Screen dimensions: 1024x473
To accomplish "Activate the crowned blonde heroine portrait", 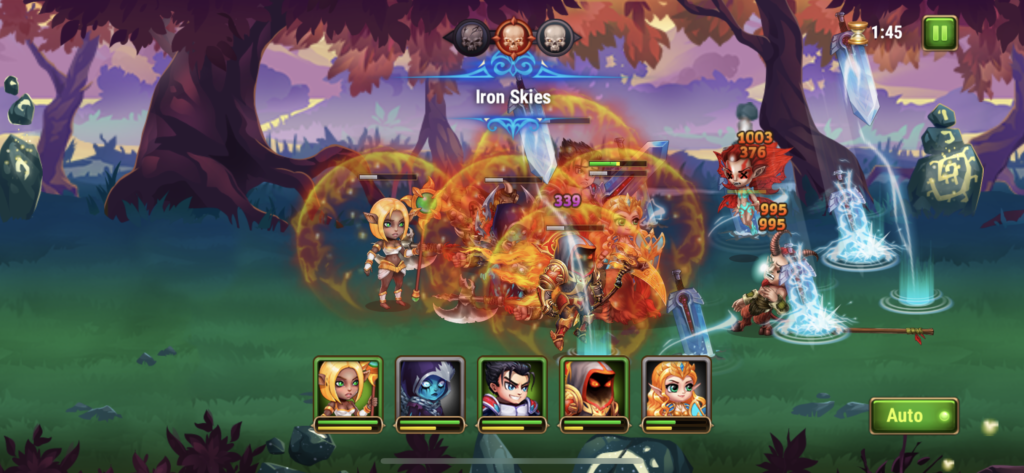I will (x=675, y=389).
